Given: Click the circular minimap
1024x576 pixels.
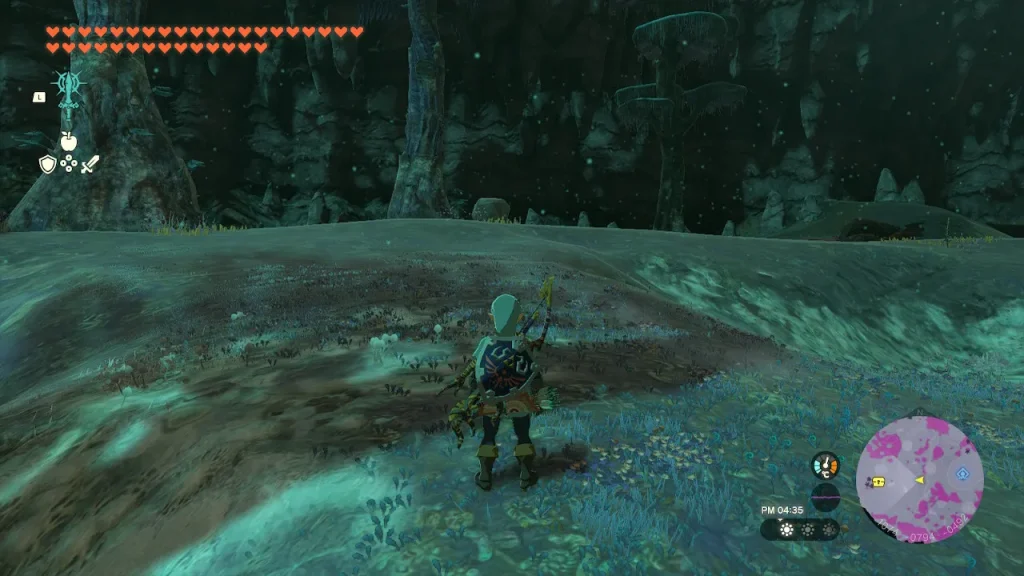Looking at the screenshot, I should (919, 480).
